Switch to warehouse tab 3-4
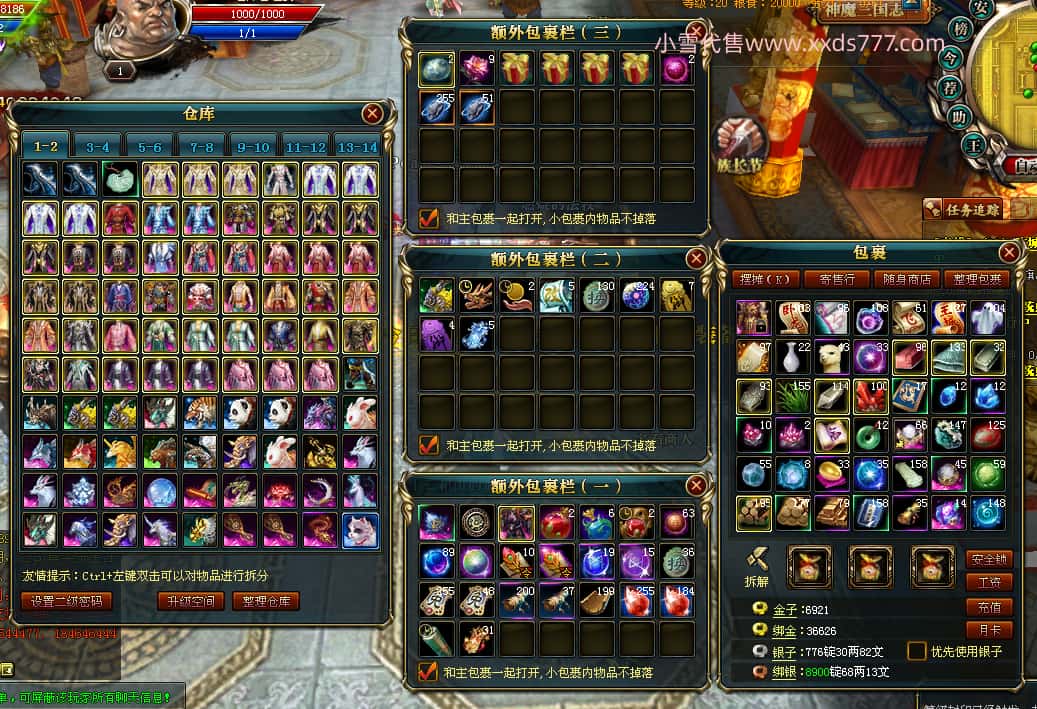The image size is (1037, 709). coord(97,146)
